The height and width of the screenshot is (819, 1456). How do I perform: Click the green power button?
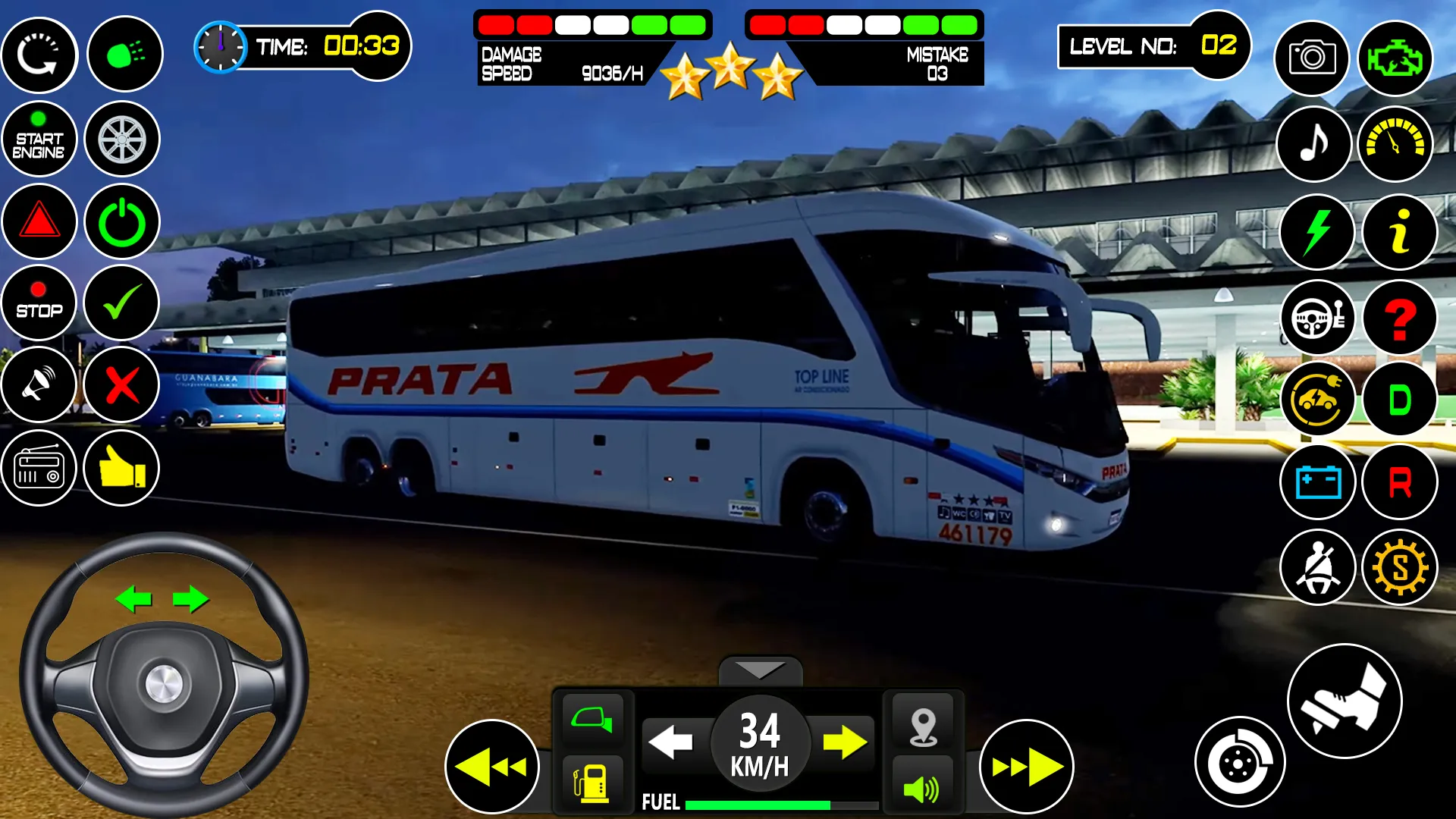[122, 221]
